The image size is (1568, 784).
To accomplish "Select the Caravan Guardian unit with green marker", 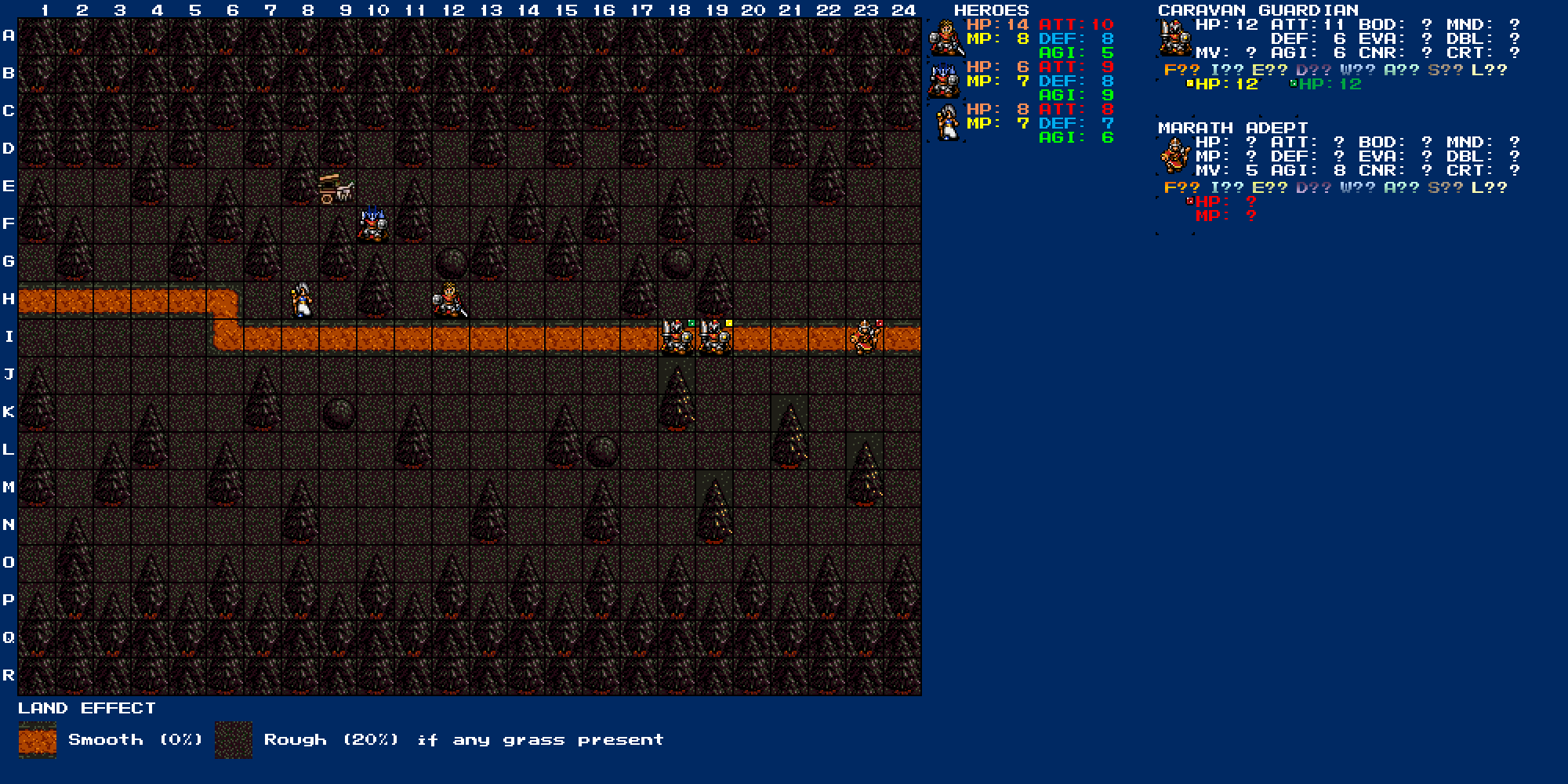I will (676, 338).
